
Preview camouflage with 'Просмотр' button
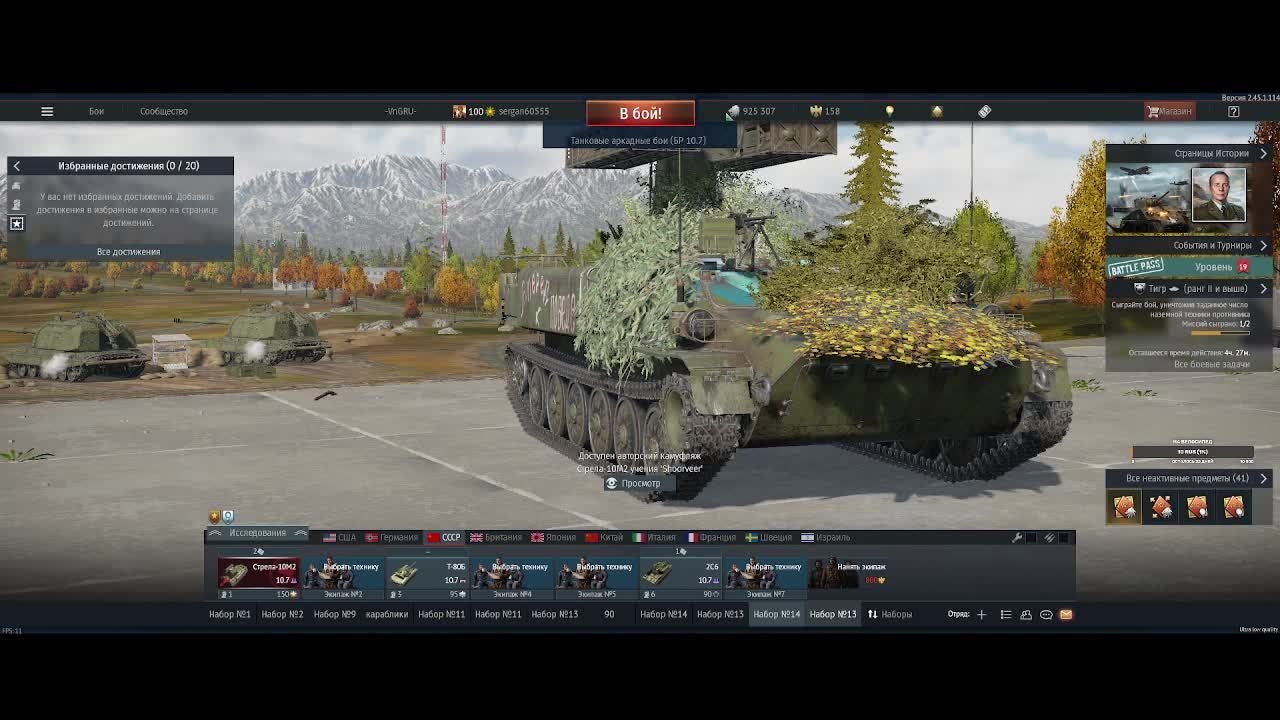634,484
